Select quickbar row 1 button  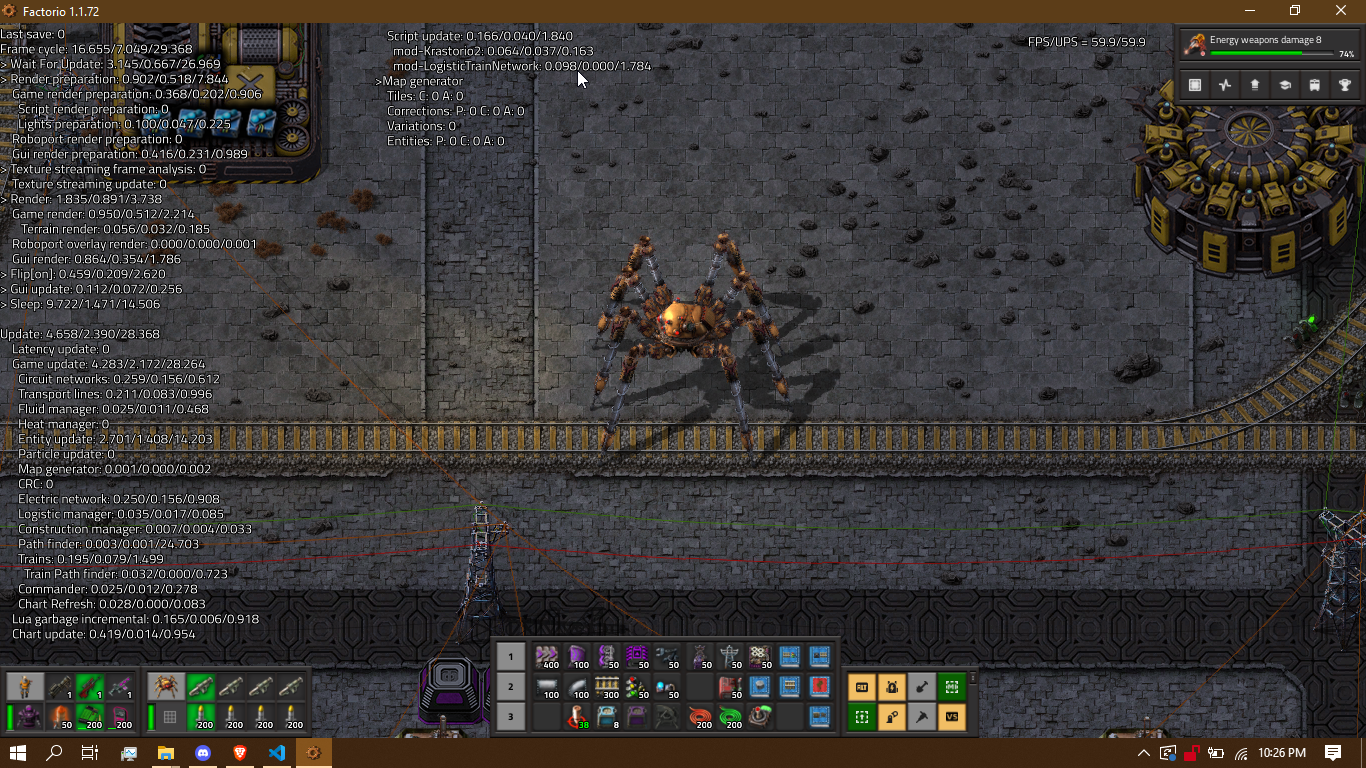[511, 657]
